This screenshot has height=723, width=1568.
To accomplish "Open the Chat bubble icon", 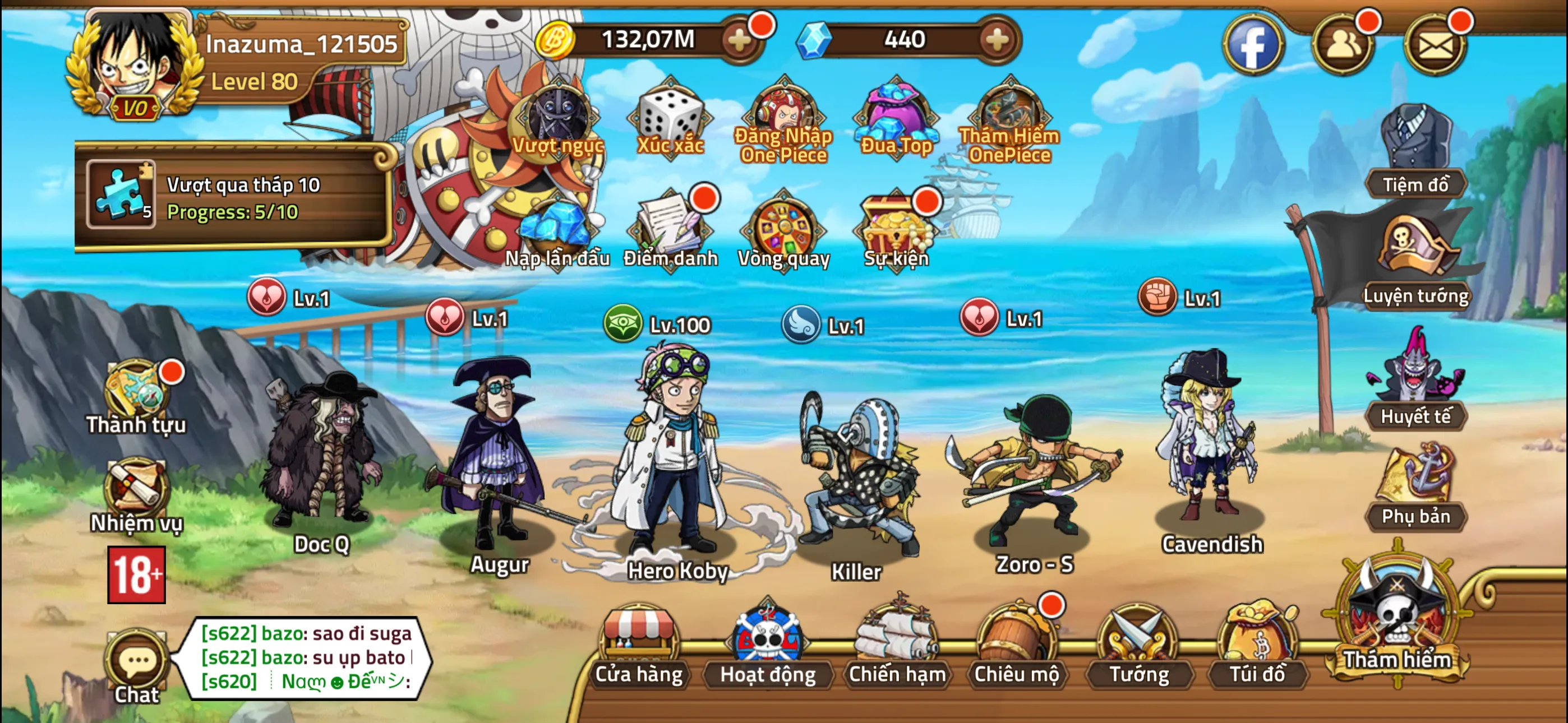I will coord(137,665).
